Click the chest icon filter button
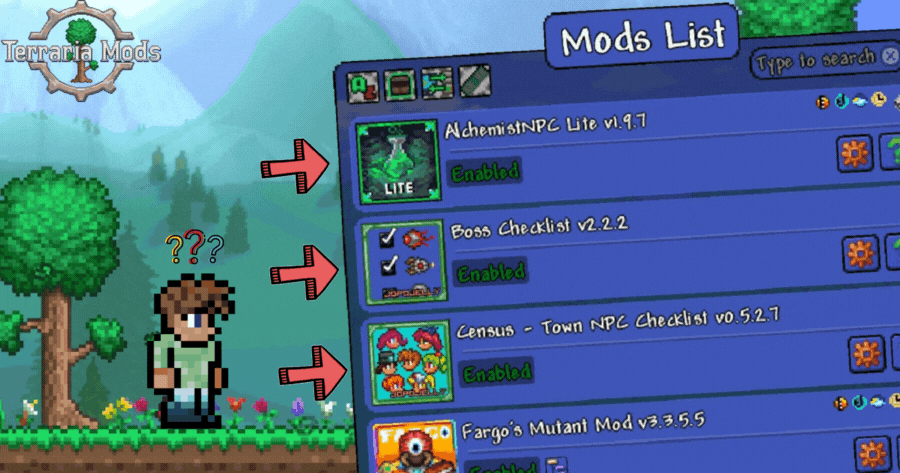Viewport: 900px width, 473px height. pos(399,85)
